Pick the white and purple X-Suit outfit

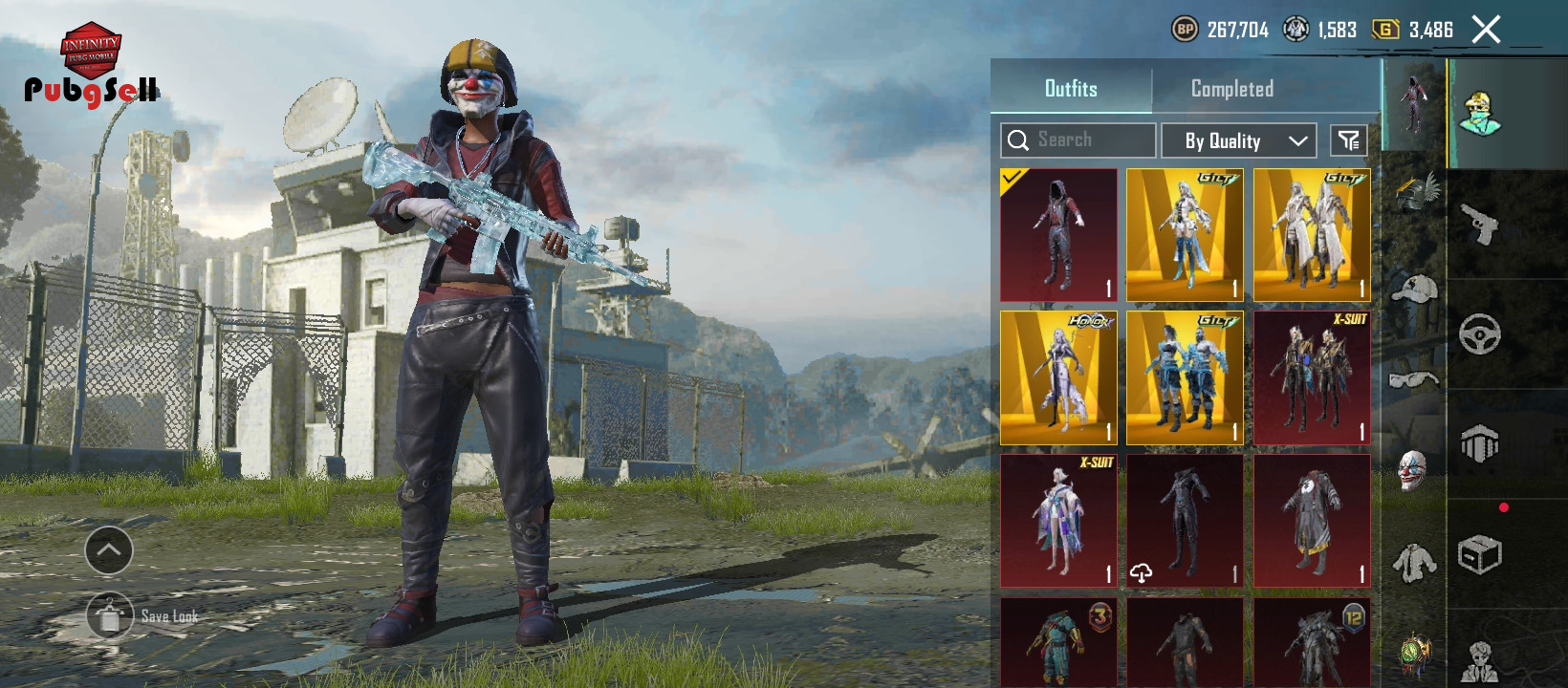pos(1058,521)
